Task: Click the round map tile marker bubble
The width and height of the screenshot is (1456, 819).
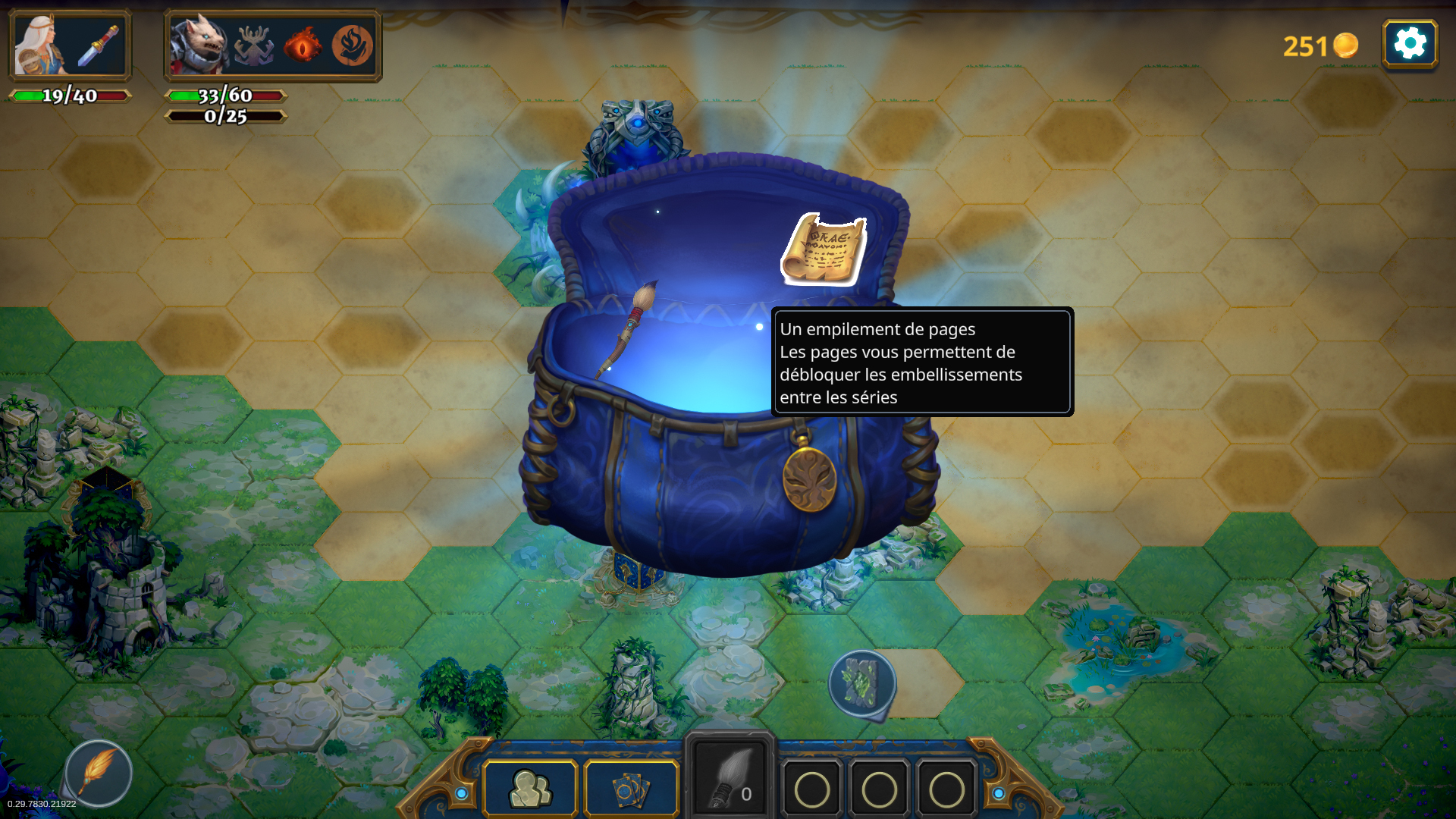Action: (862, 682)
